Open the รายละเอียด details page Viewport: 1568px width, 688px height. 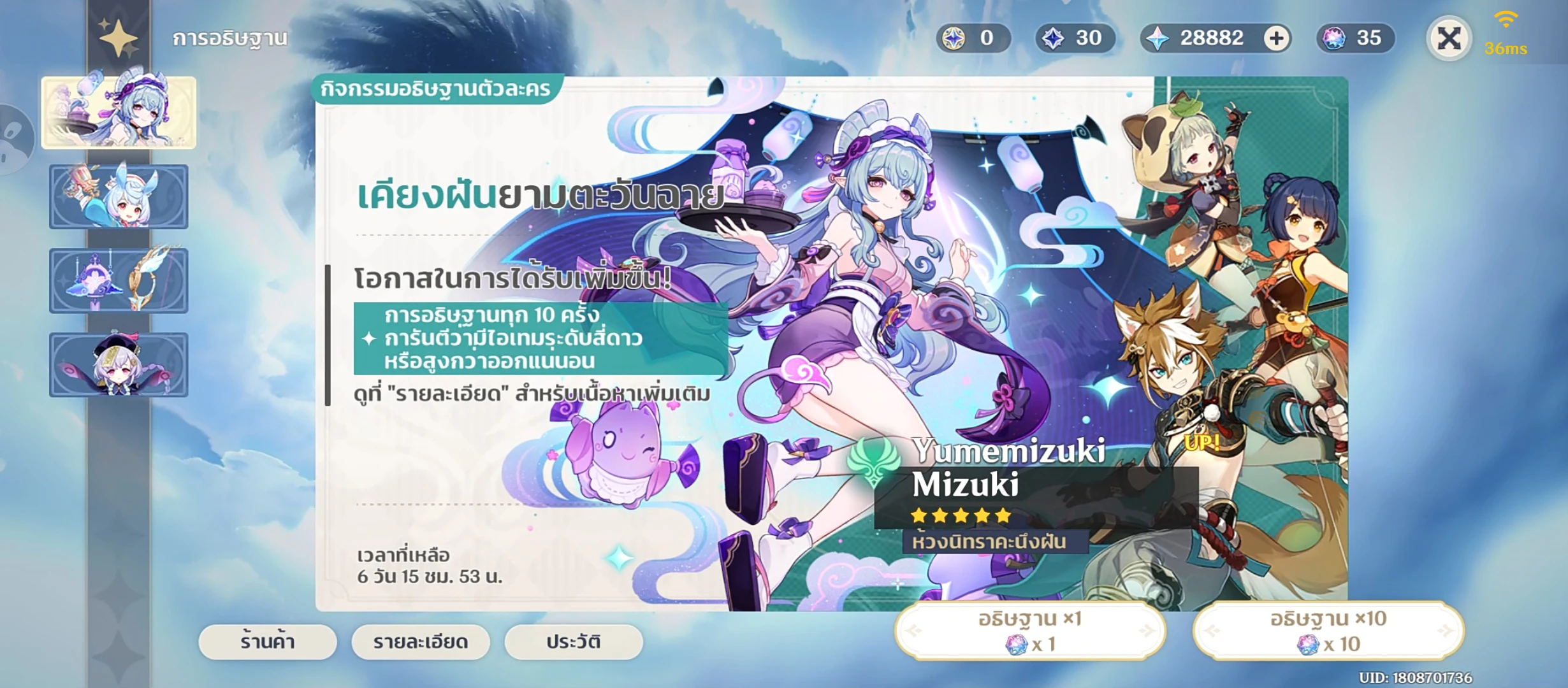tap(419, 642)
